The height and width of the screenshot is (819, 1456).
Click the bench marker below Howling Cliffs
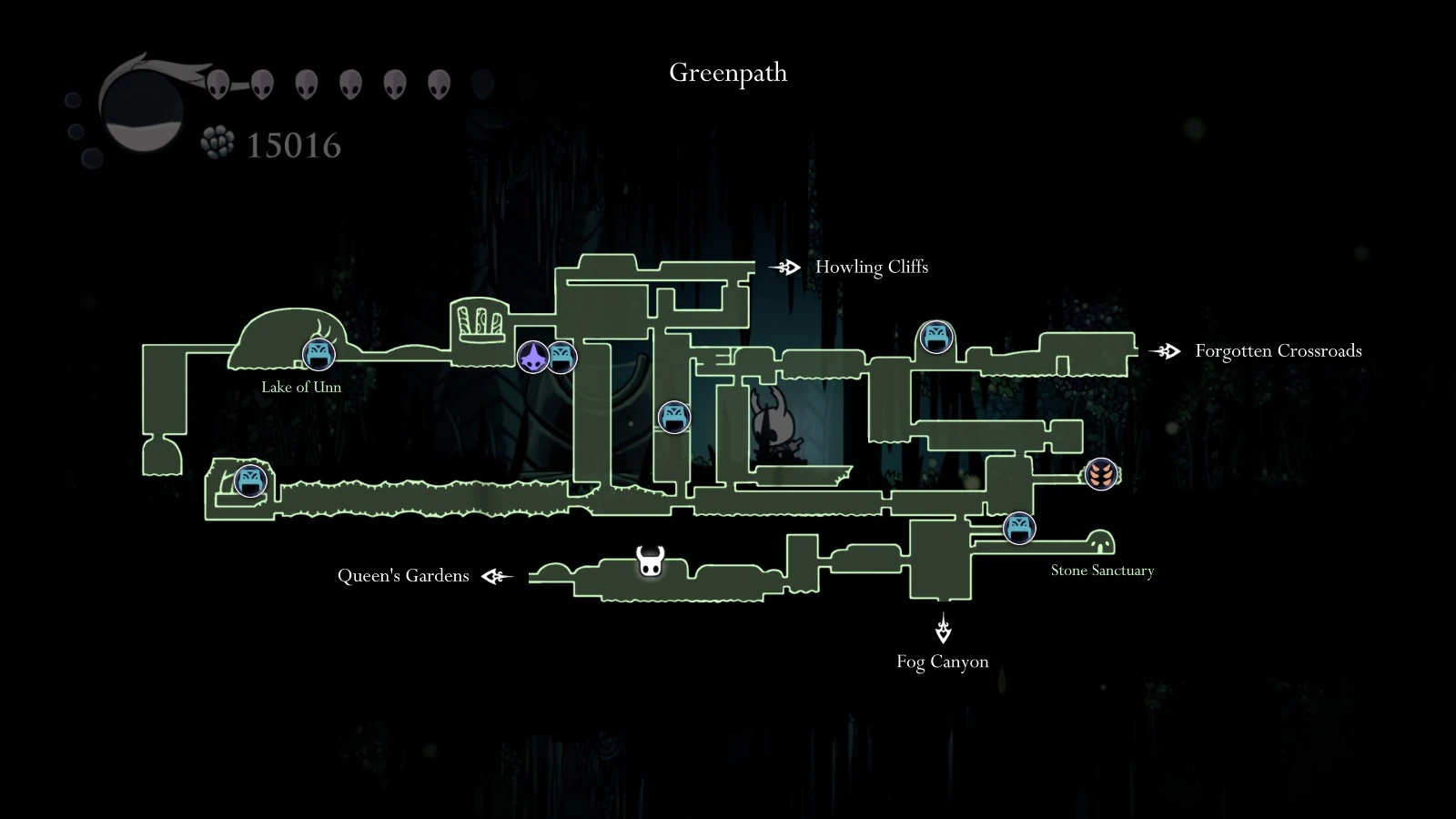click(x=935, y=336)
